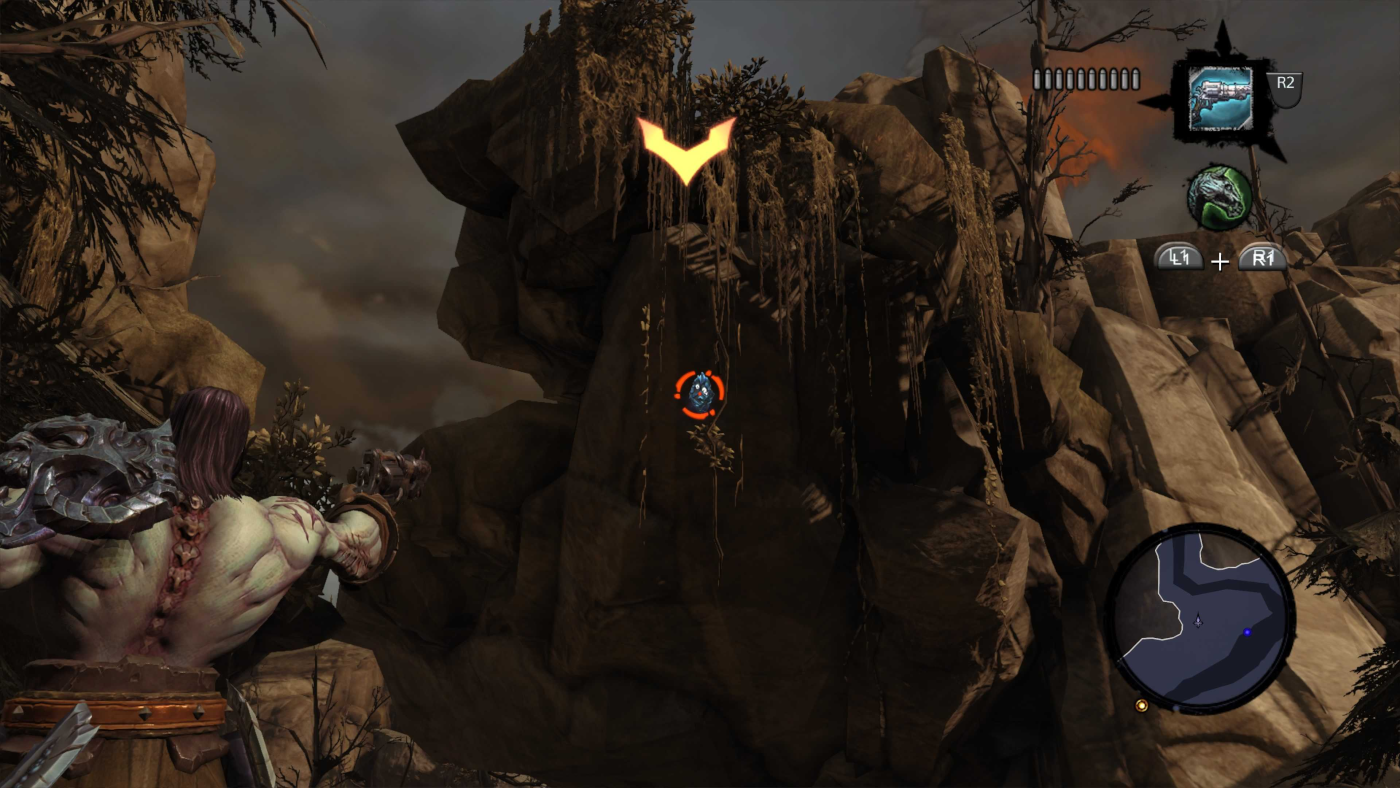Activate the horse summon icon
The height and width of the screenshot is (788, 1400).
tap(1219, 198)
